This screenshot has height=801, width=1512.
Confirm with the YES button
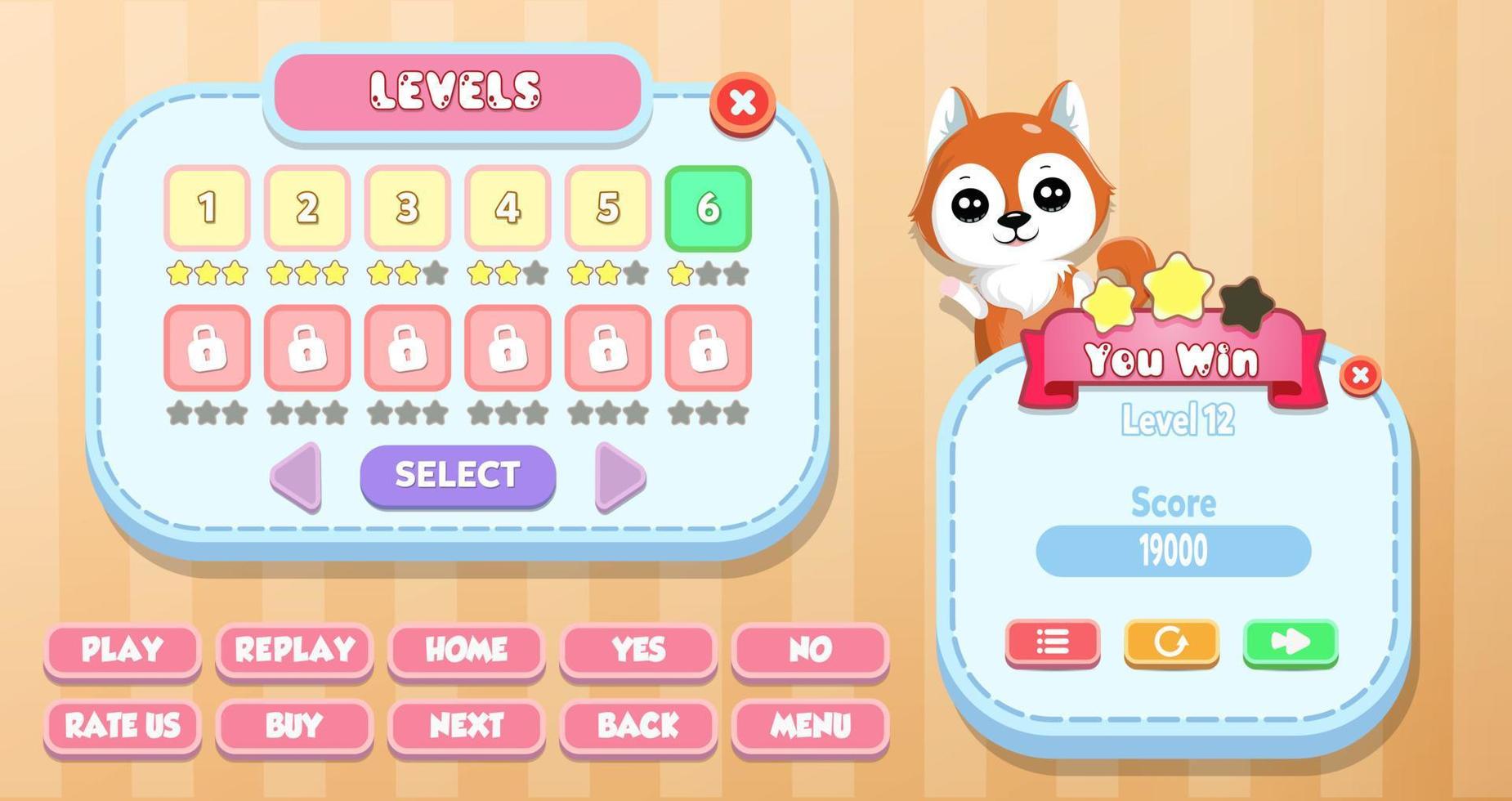coord(638,650)
